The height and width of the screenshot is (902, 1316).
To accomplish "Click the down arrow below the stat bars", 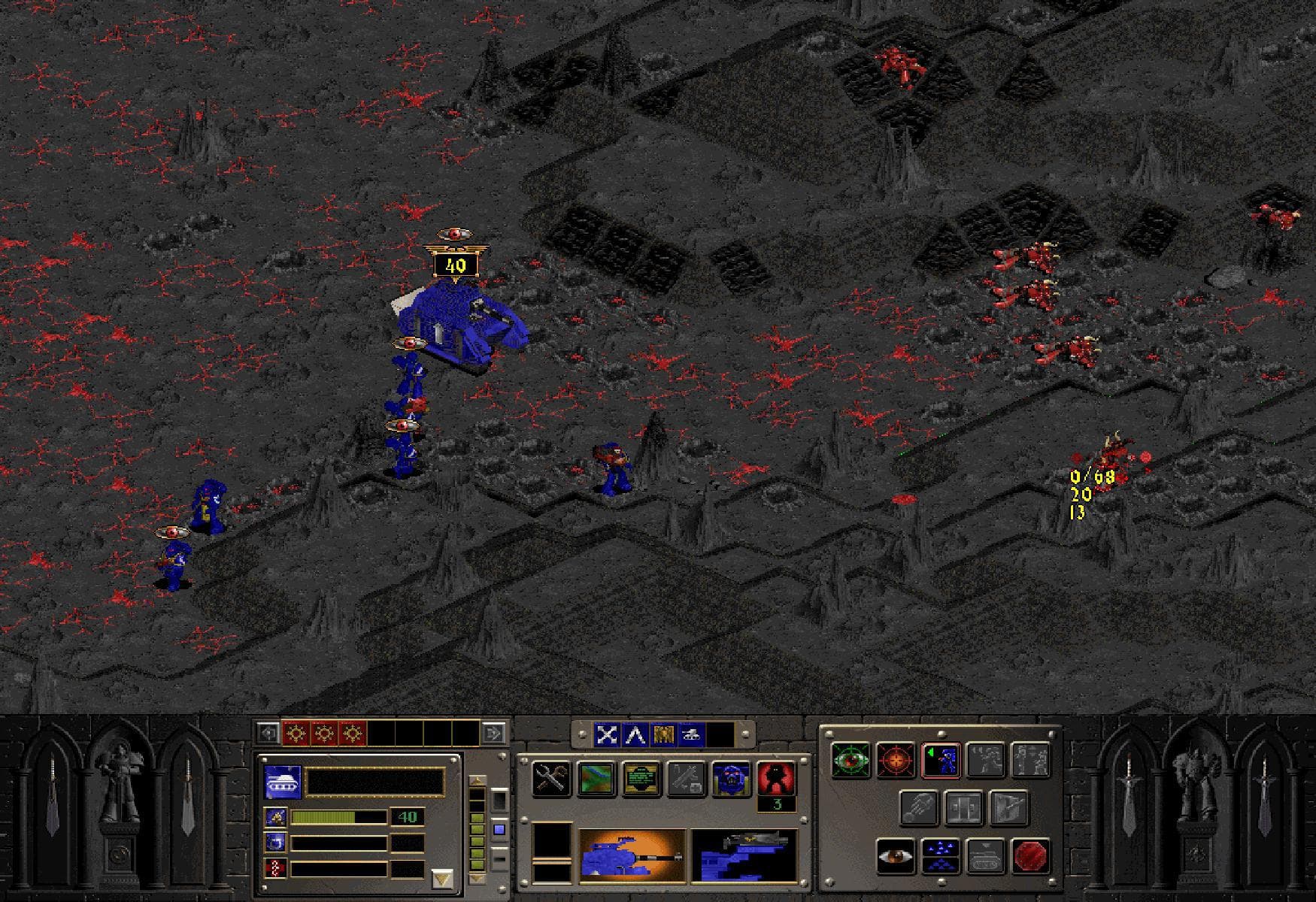I will (x=442, y=879).
